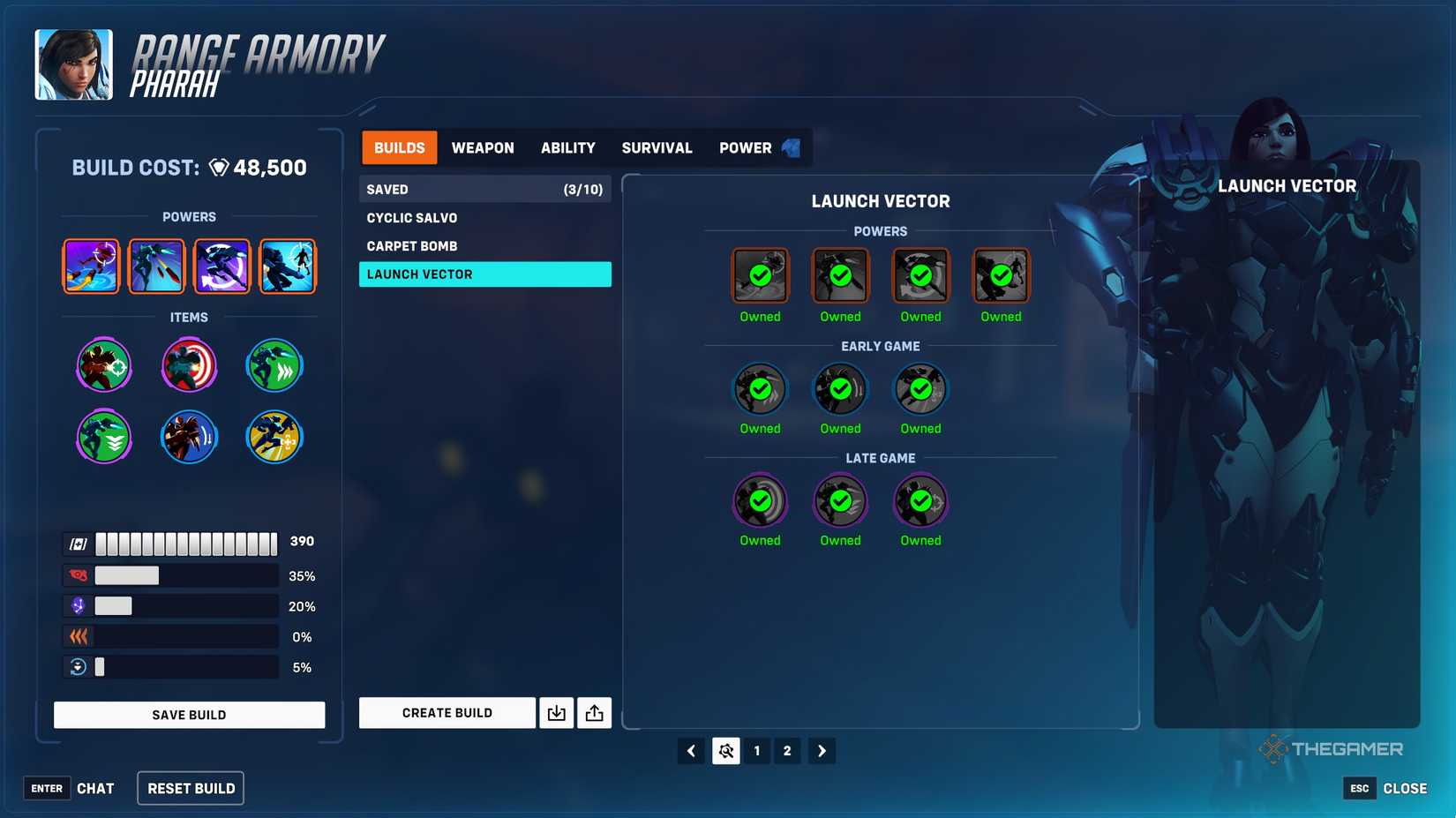Toggle the last Owned item in Late Game

pos(919,500)
